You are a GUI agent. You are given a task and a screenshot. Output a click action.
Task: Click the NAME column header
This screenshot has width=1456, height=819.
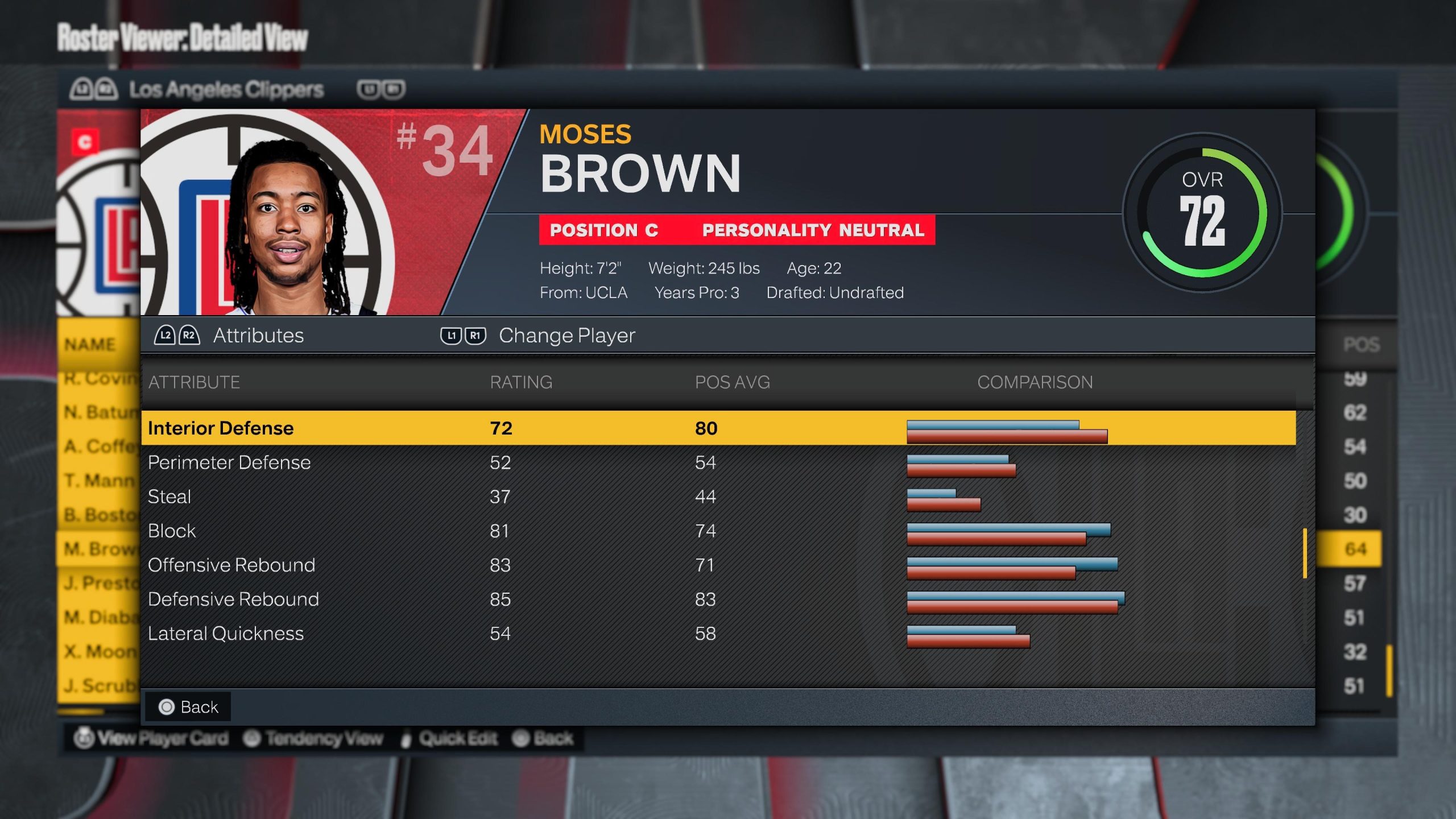coord(90,344)
